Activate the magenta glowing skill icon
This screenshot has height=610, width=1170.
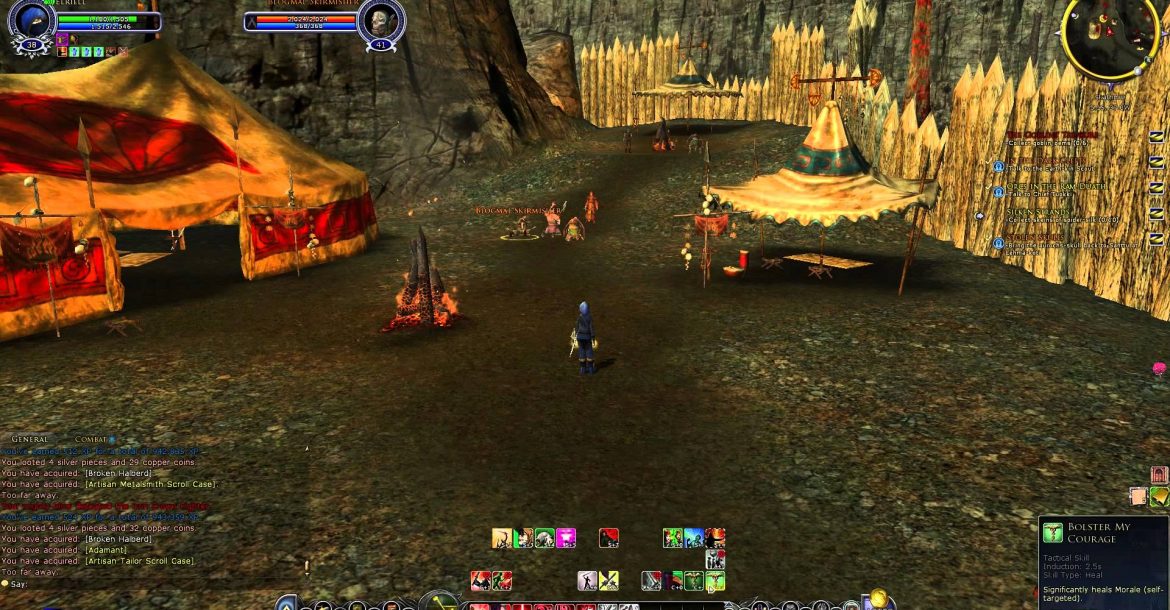566,538
